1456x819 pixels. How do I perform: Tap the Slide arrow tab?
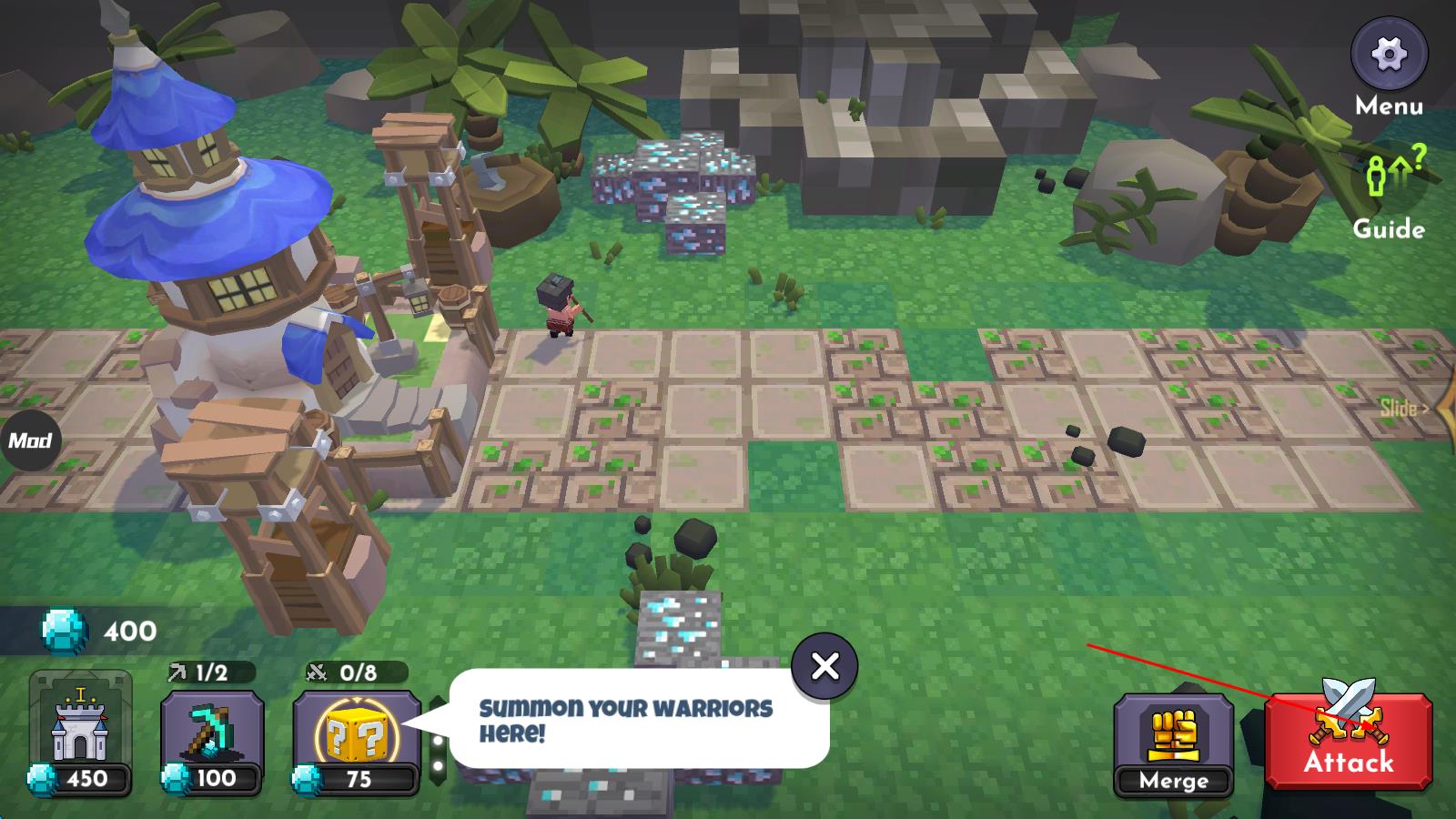(x=1406, y=408)
